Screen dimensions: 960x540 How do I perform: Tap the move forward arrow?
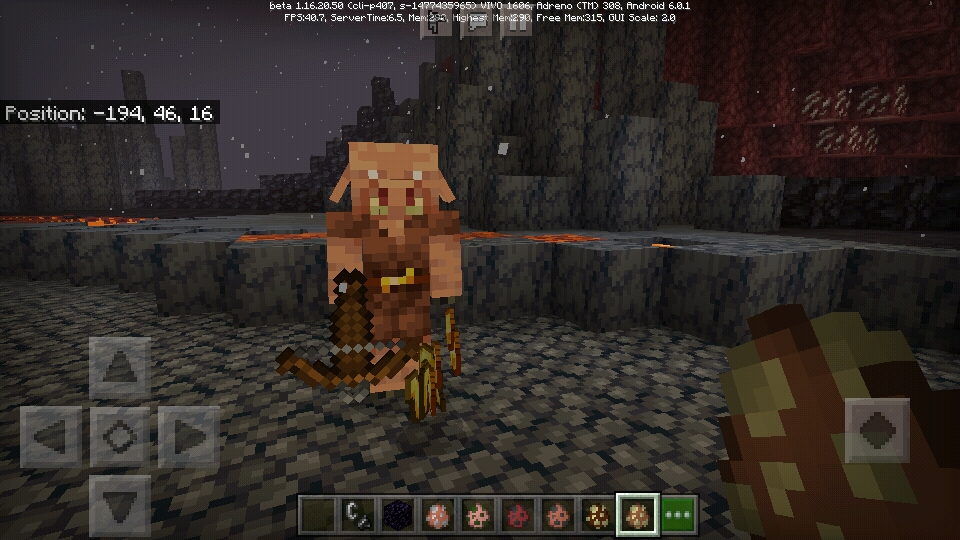tap(120, 367)
